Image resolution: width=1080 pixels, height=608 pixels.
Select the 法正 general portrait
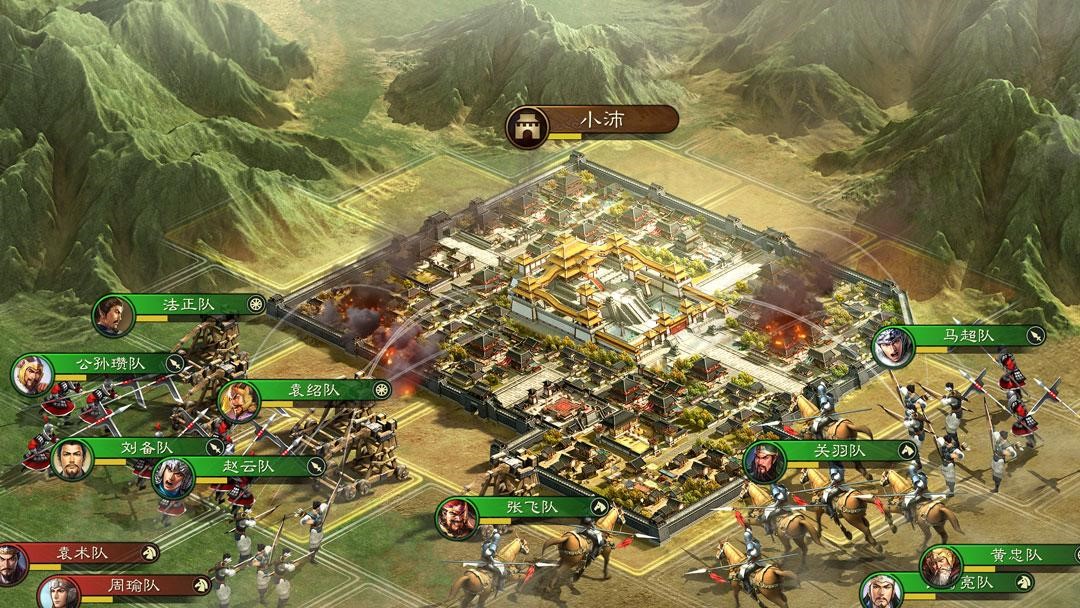112,316
